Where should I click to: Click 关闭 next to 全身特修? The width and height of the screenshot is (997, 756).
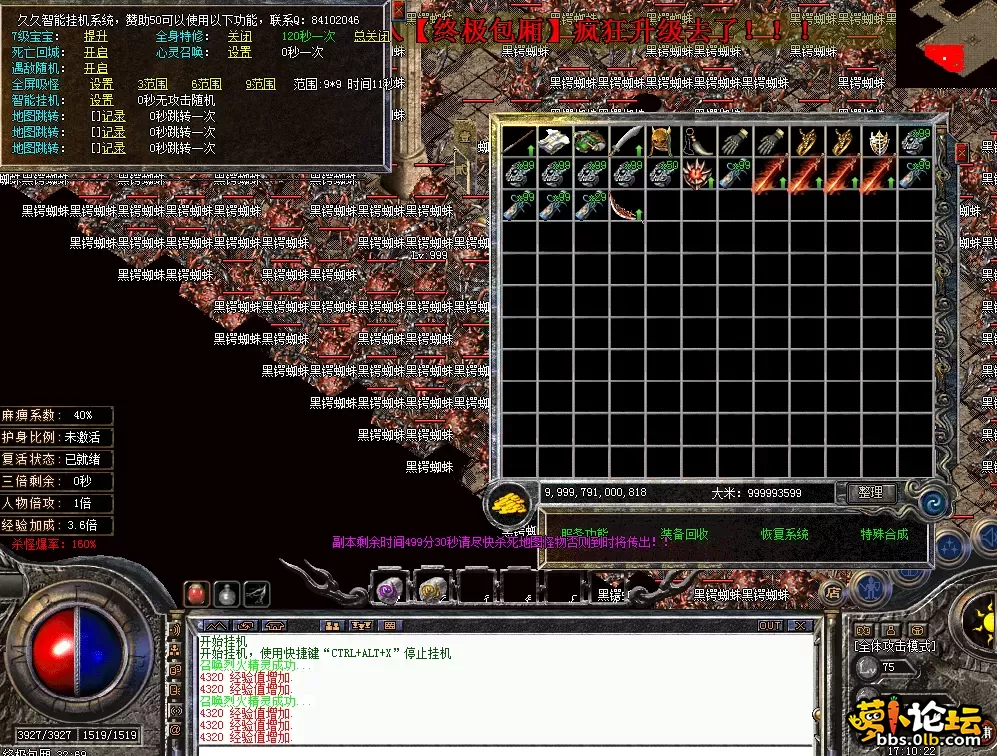pyautogui.click(x=239, y=36)
